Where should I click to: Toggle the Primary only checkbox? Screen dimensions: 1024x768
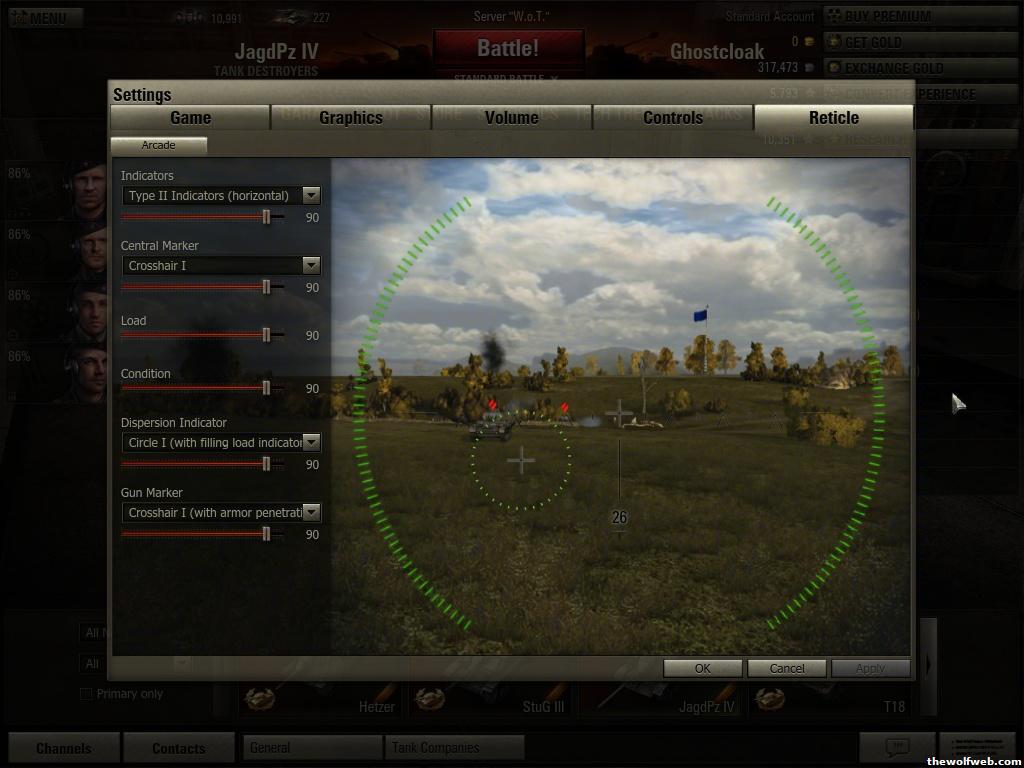click(x=86, y=694)
